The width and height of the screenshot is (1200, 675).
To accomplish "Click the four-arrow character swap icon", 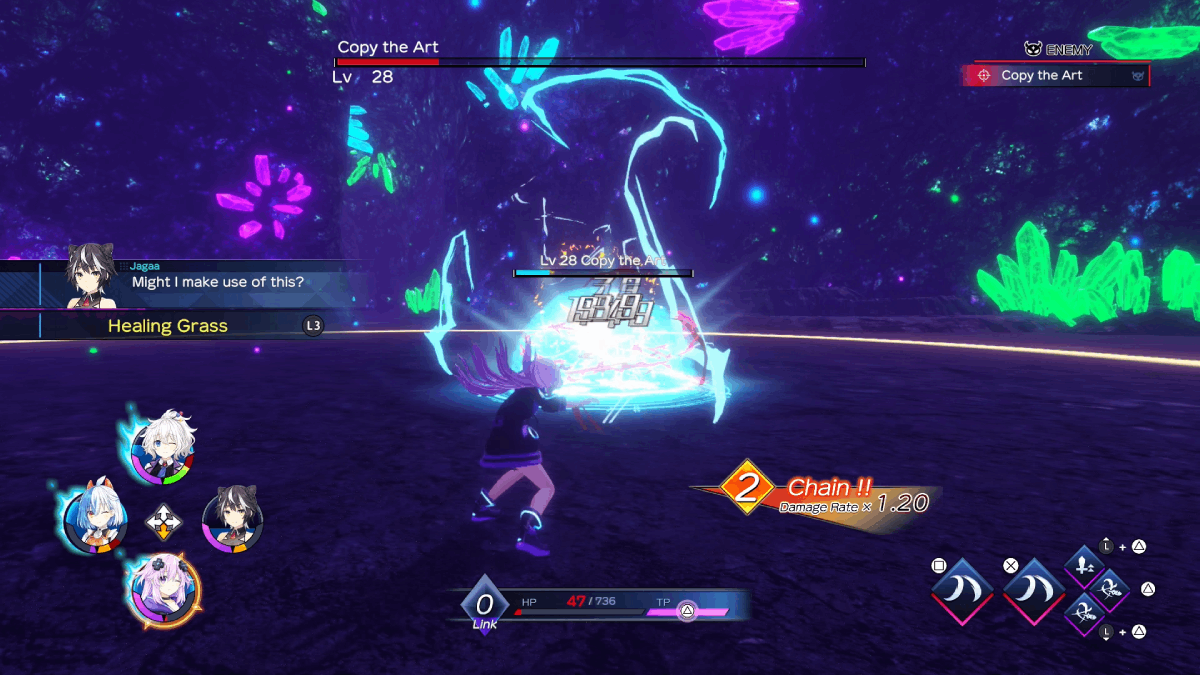I will 162,521.
